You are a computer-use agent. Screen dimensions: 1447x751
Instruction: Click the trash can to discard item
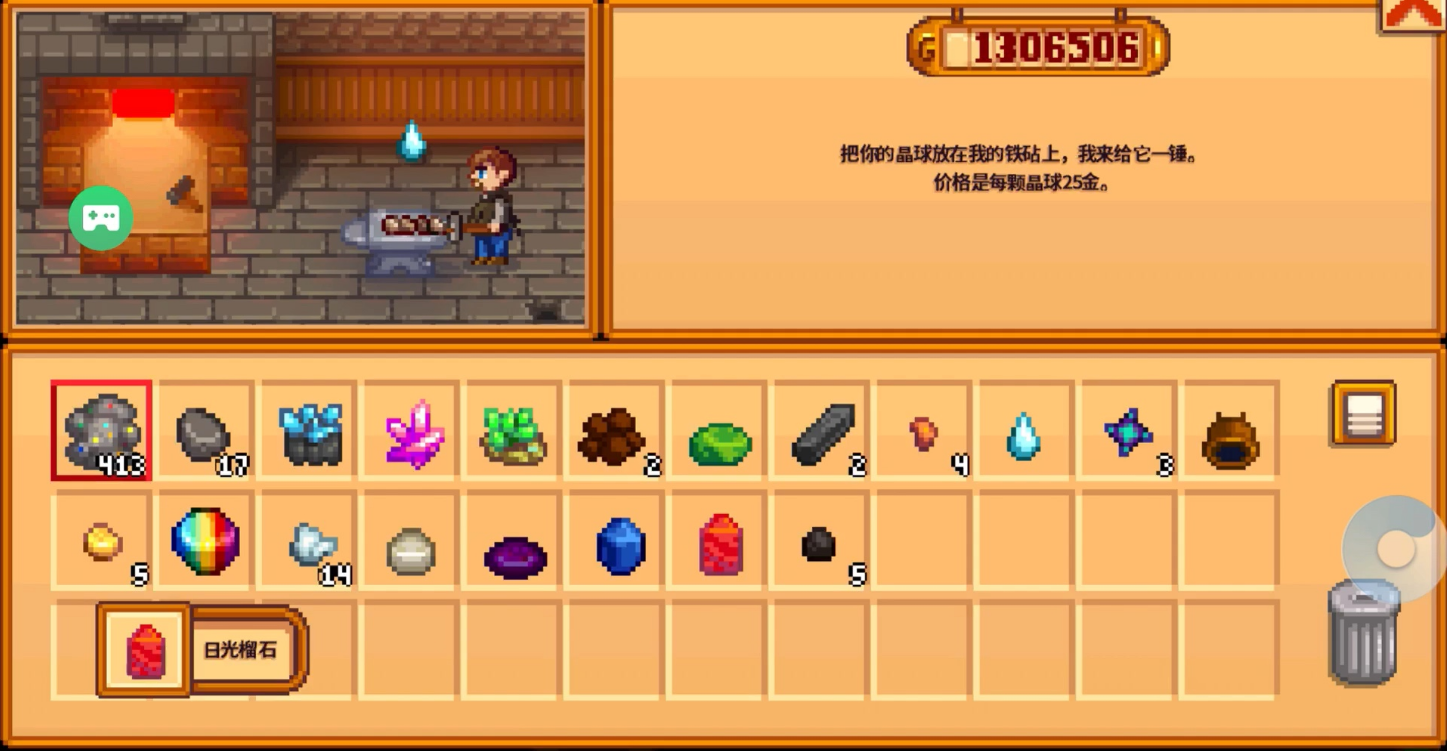tap(1363, 632)
